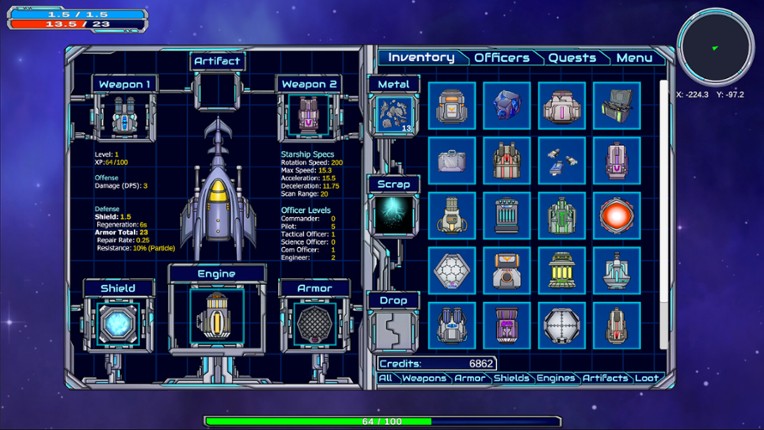Image resolution: width=764 pixels, height=430 pixels.
Task: Show Engines category items
Action: 556,378
